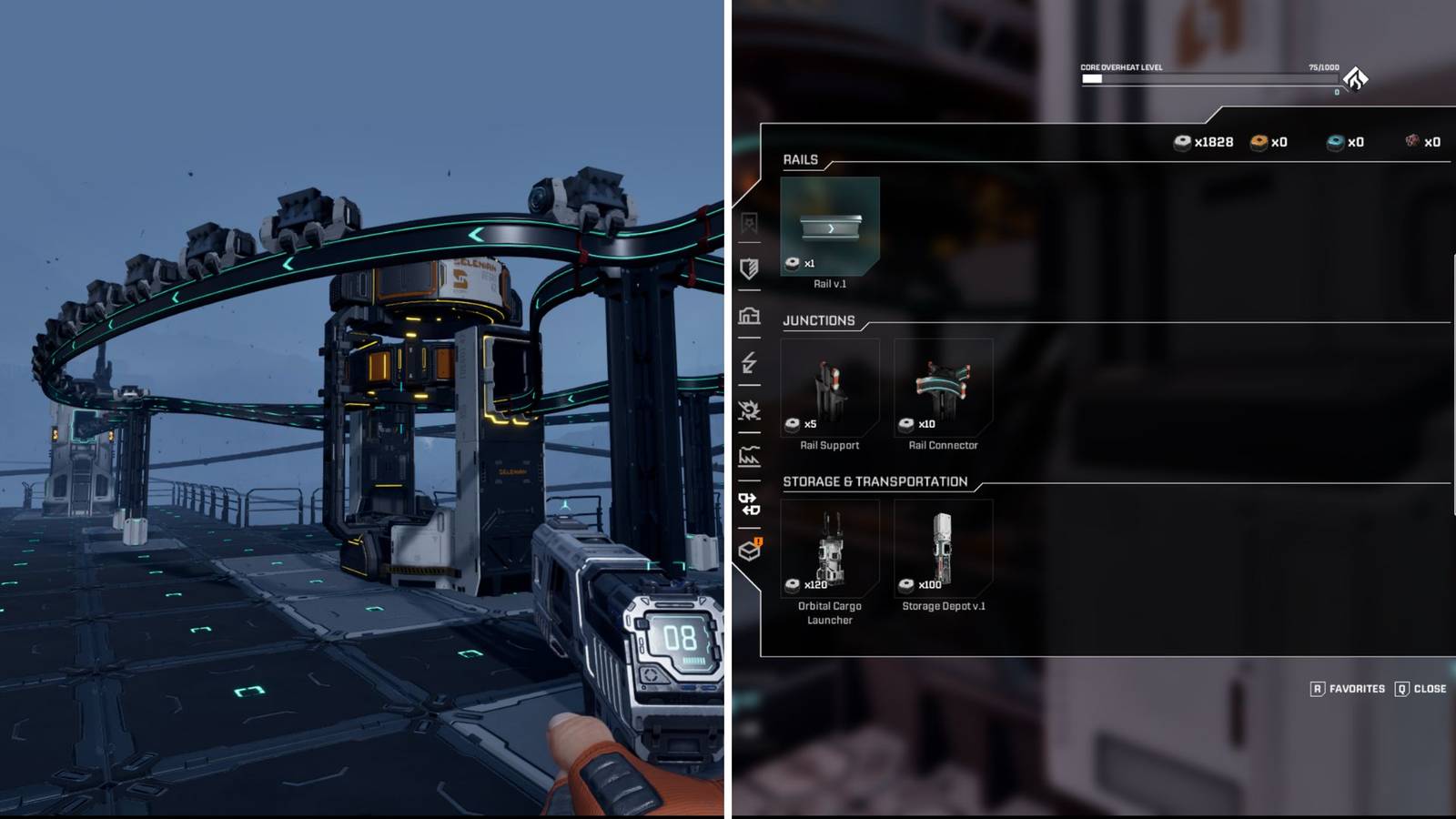Select the logistics transfer arrows icon
Image resolution: width=1456 pixels, height=819 pixels.
click(748, 502)
